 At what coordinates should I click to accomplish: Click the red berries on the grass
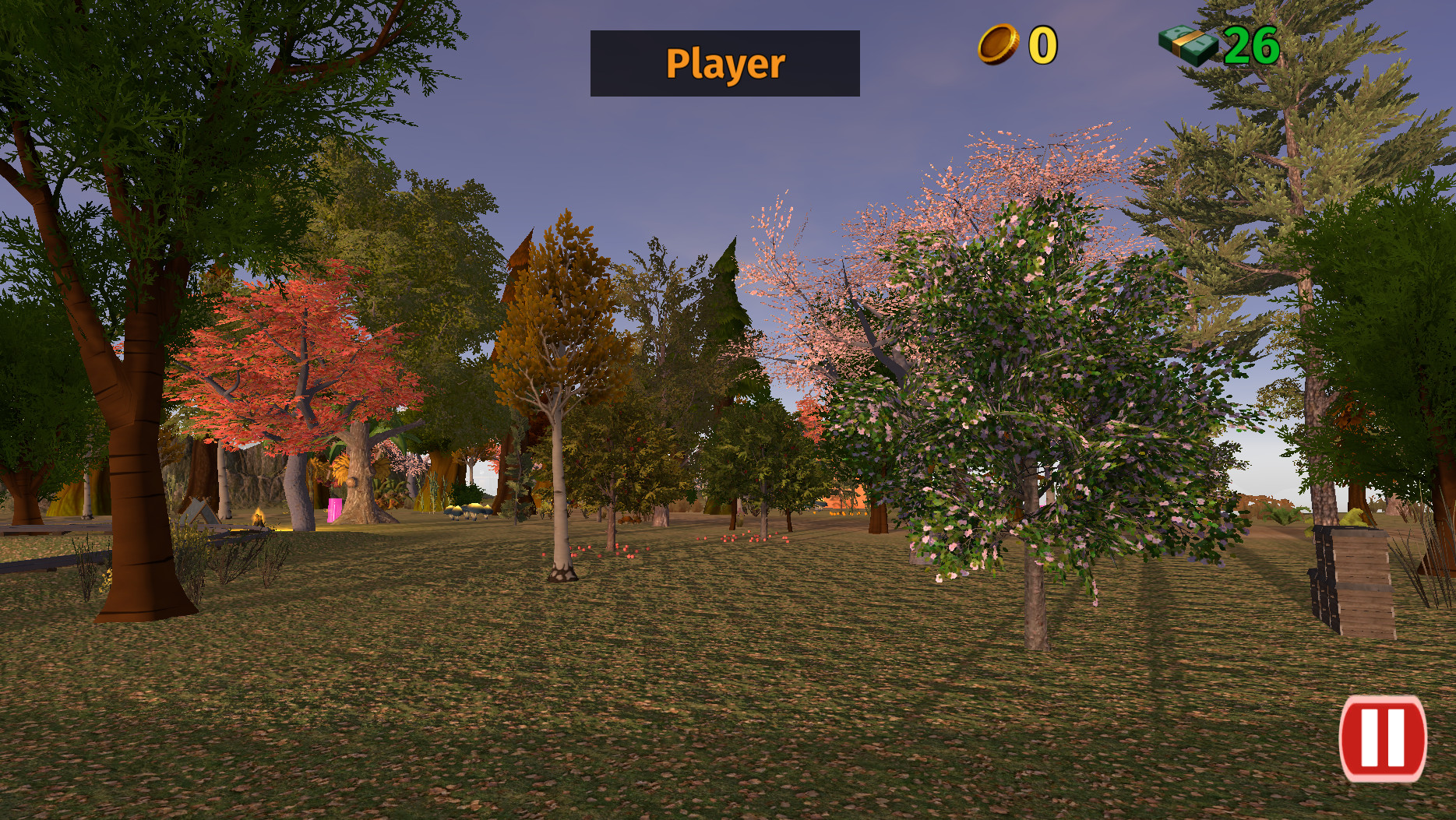(701, 545)
